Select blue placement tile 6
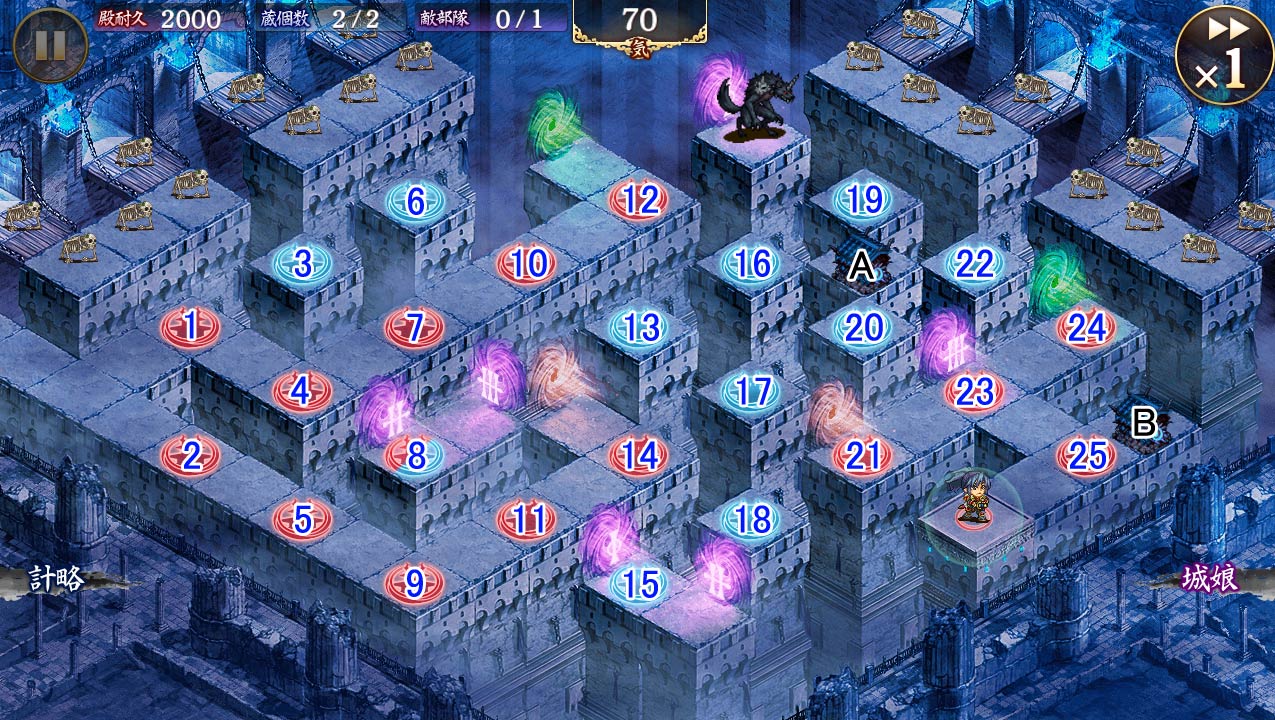The height and width of the screenshot is (720, 1275). [415, 202]
